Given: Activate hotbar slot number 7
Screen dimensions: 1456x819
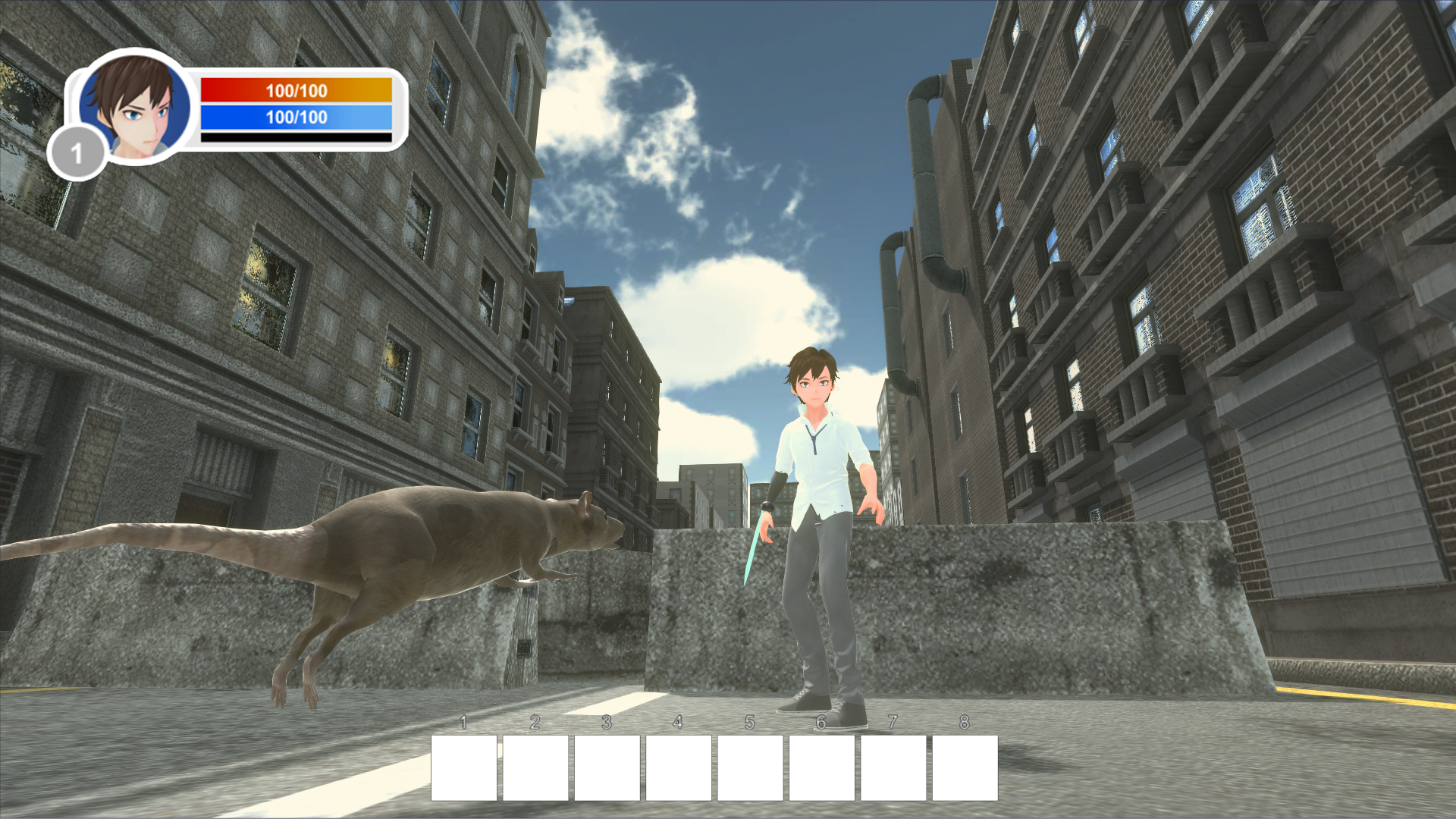Looking at the screenshot, I should click(893, 767).
